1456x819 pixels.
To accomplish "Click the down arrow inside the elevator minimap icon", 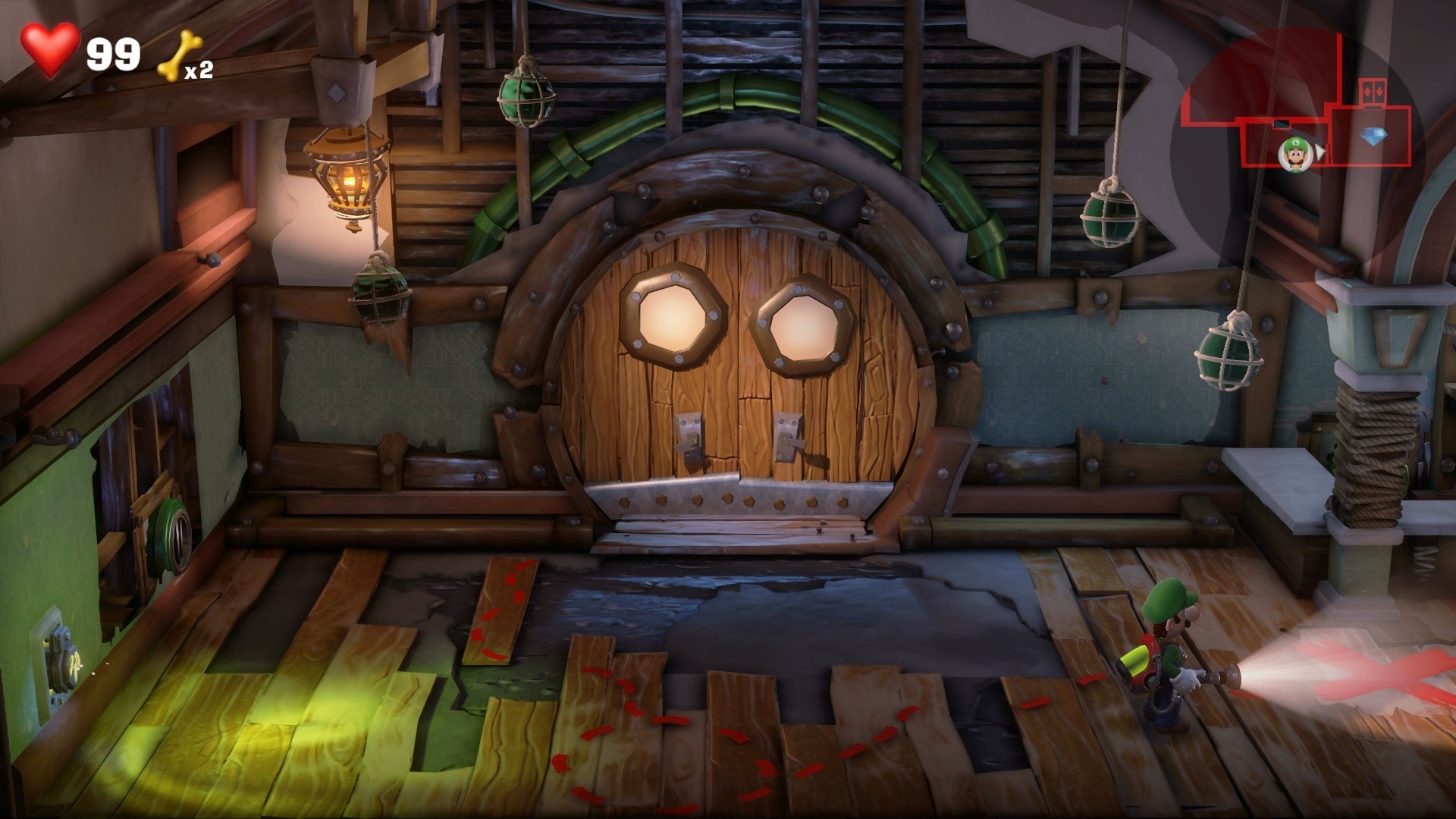I will [1379, 92].
